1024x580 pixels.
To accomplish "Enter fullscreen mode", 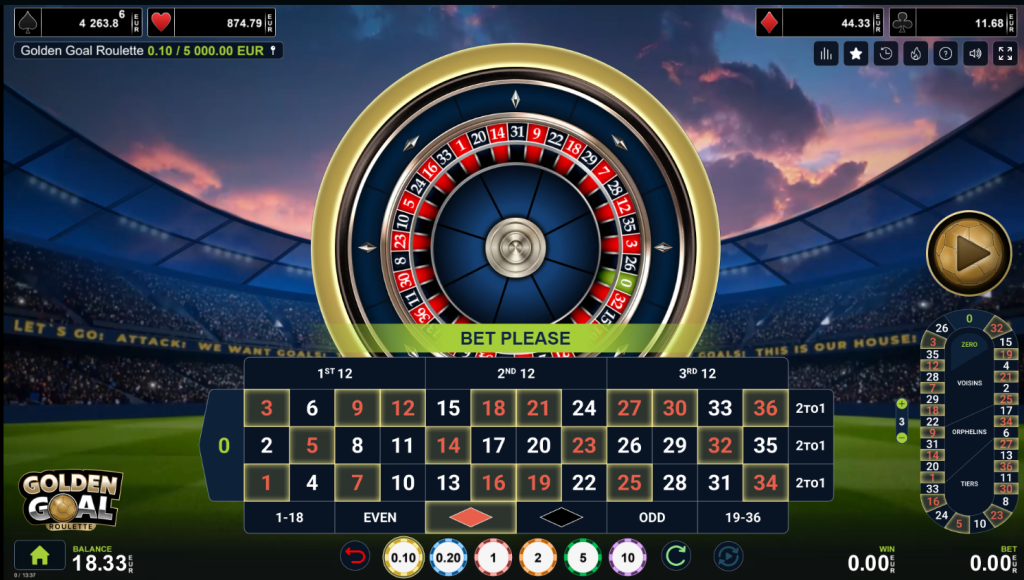I will pyautogui.click(x=1005, y=54).
